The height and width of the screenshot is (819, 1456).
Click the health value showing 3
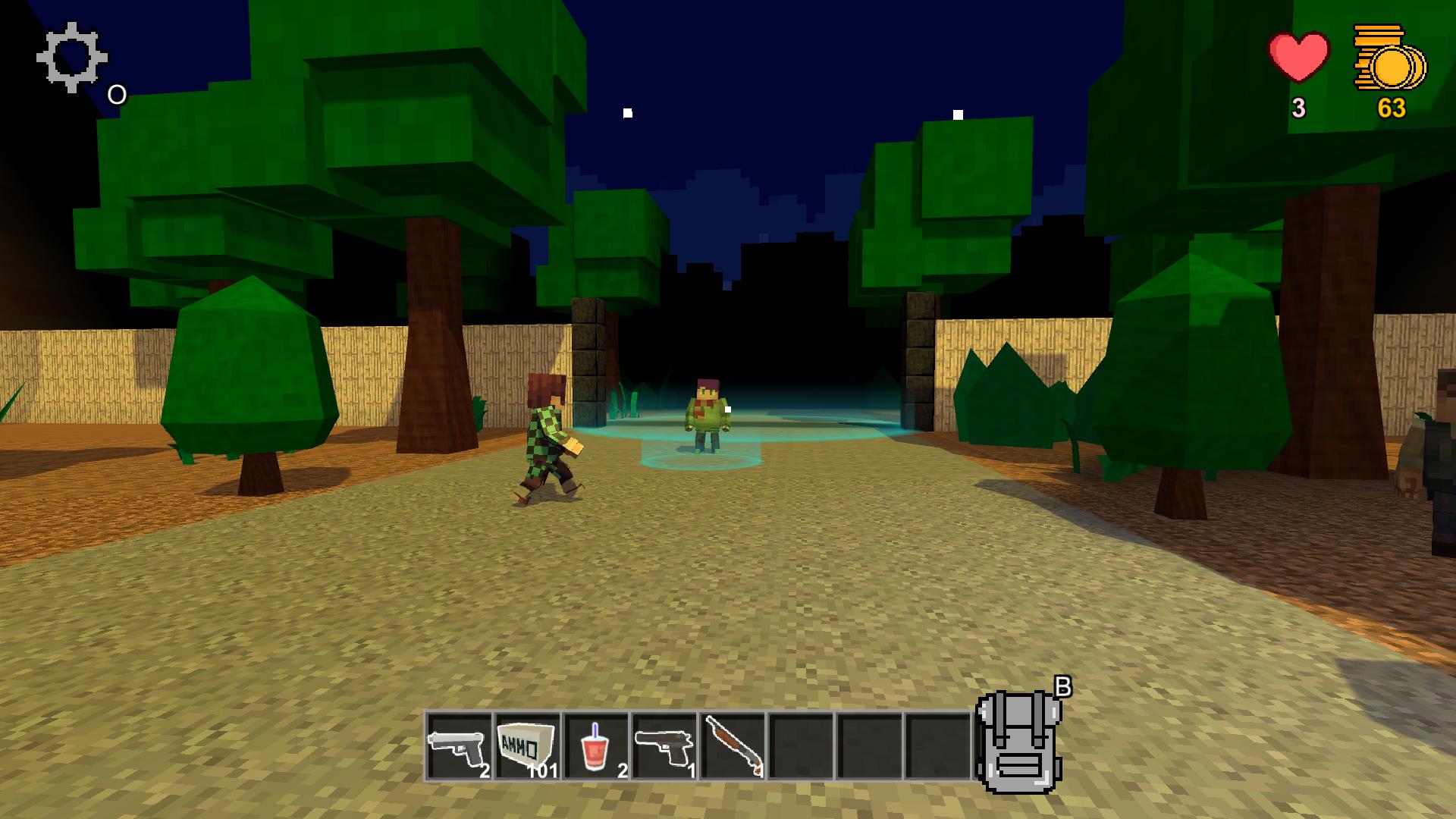(1298, 108)
